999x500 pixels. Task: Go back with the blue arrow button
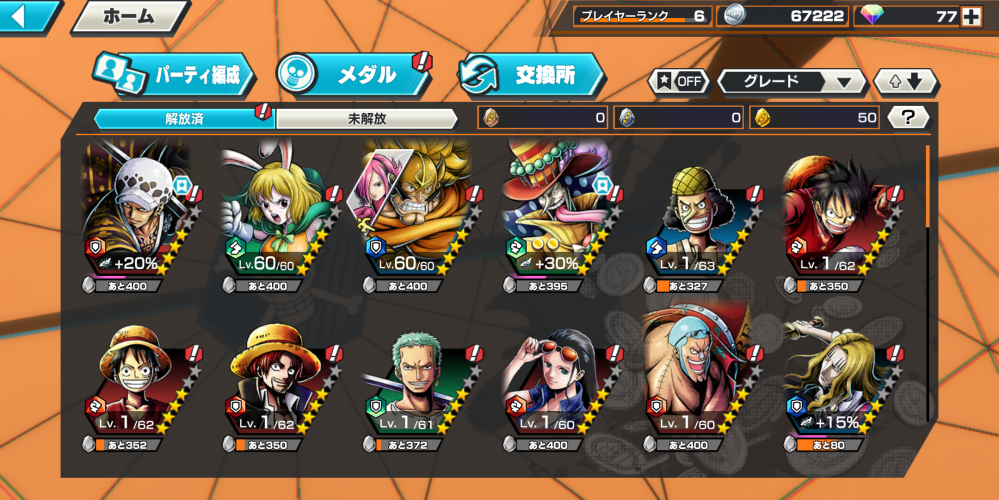tap(27, 16)
